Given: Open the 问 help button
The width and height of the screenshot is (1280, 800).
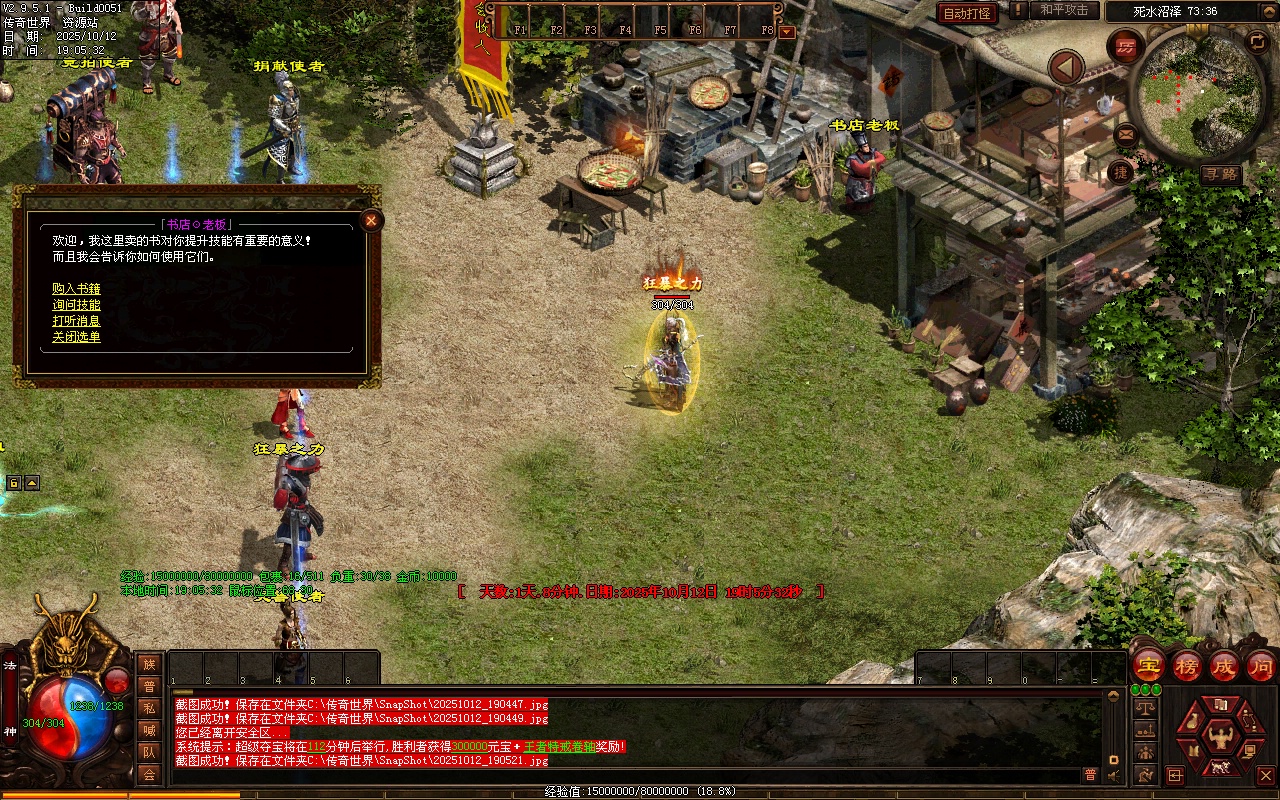Looking at the screenshot, I should (x=1261, y=666).
